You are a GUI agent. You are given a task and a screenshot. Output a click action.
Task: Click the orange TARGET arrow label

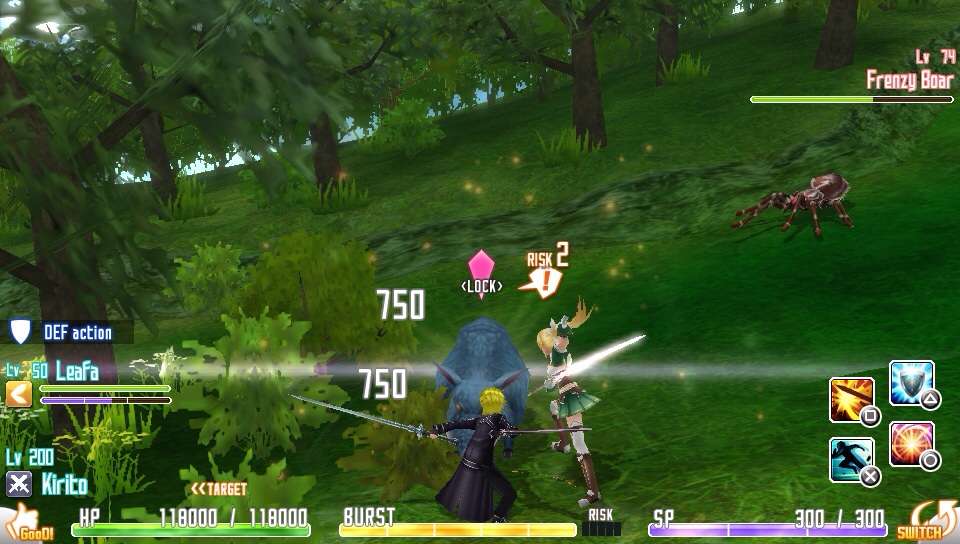(219, 489)
